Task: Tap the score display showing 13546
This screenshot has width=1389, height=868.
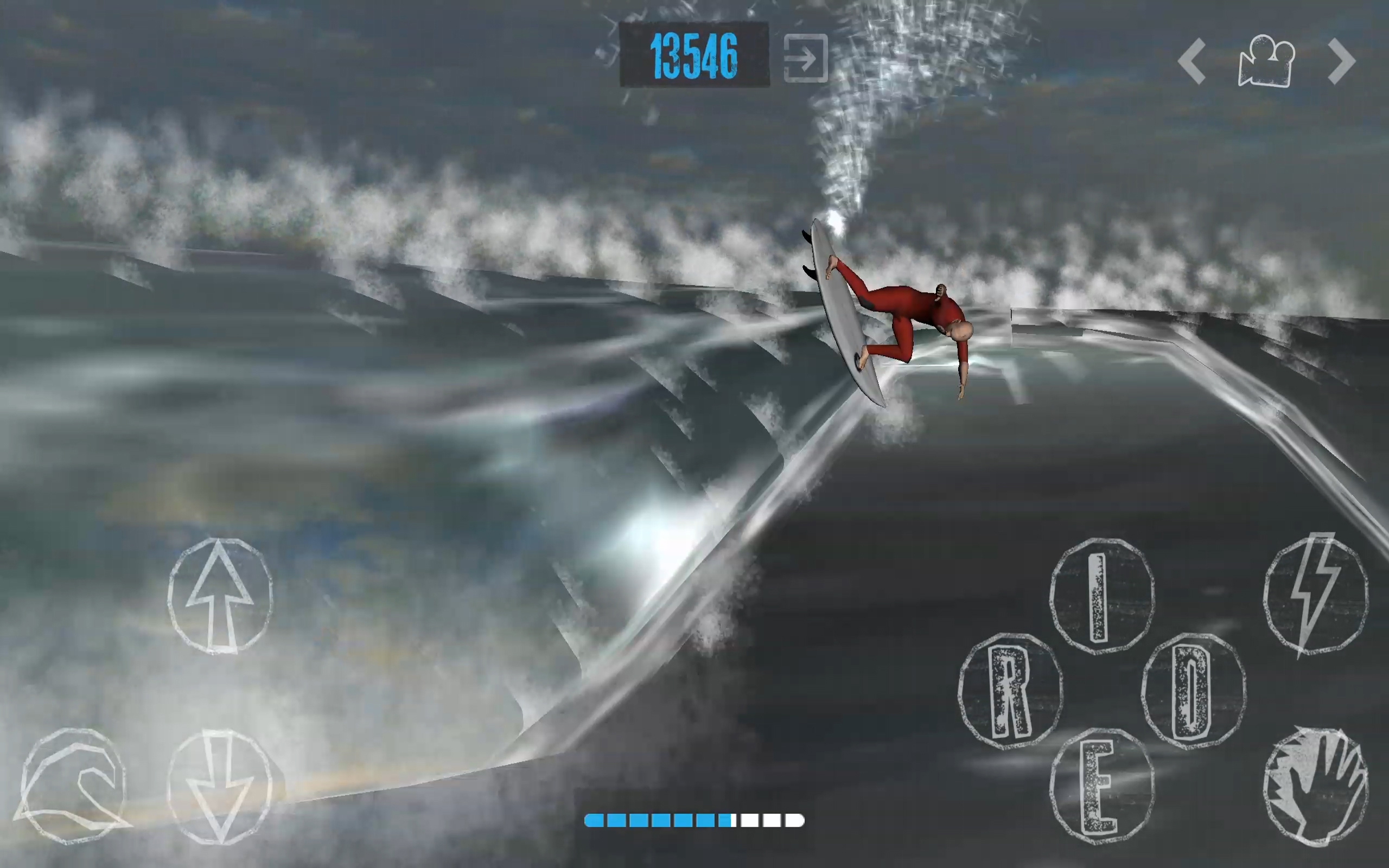Action: click(694, 56)
